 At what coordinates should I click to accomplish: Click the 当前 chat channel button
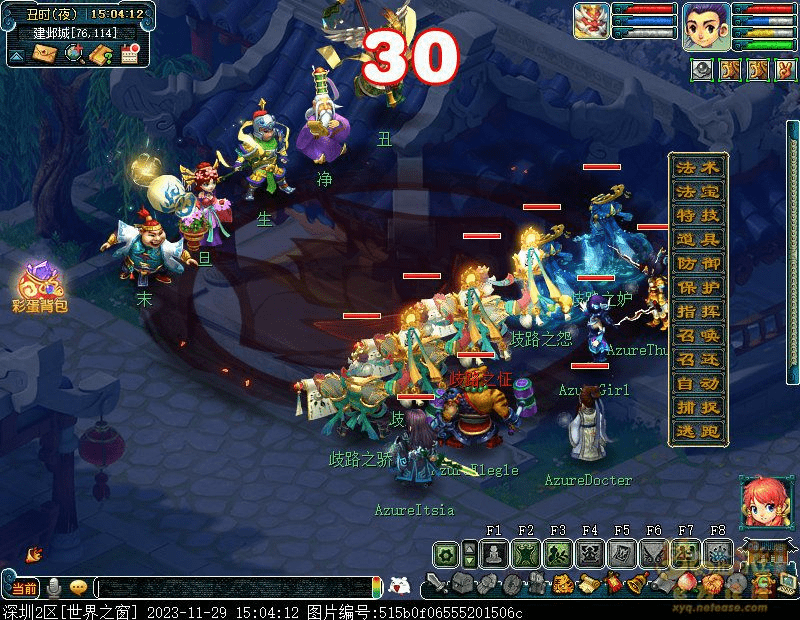tap(24, 588)
